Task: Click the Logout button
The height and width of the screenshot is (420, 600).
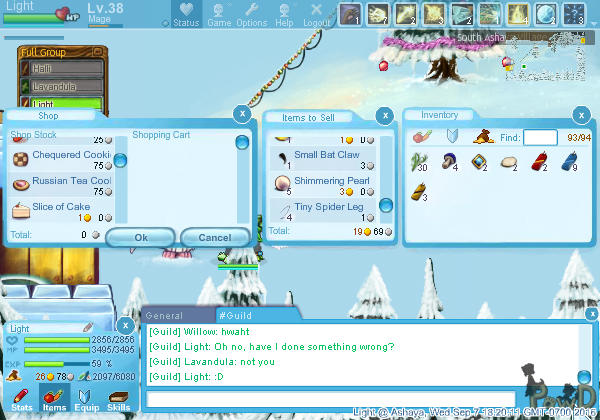Action: (x=316, y=14)
